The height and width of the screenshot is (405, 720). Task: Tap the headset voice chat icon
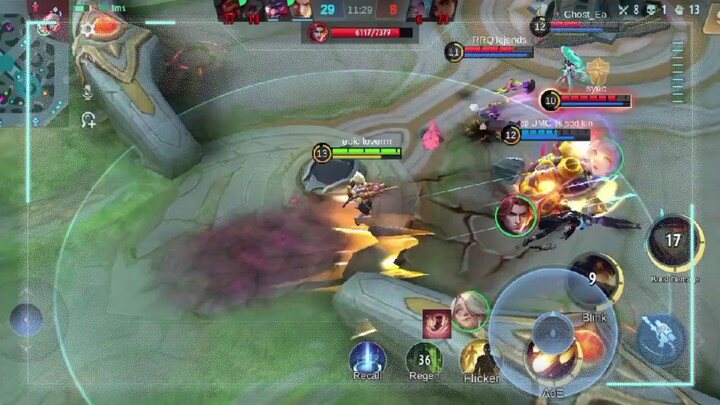[x=89, y=120]
